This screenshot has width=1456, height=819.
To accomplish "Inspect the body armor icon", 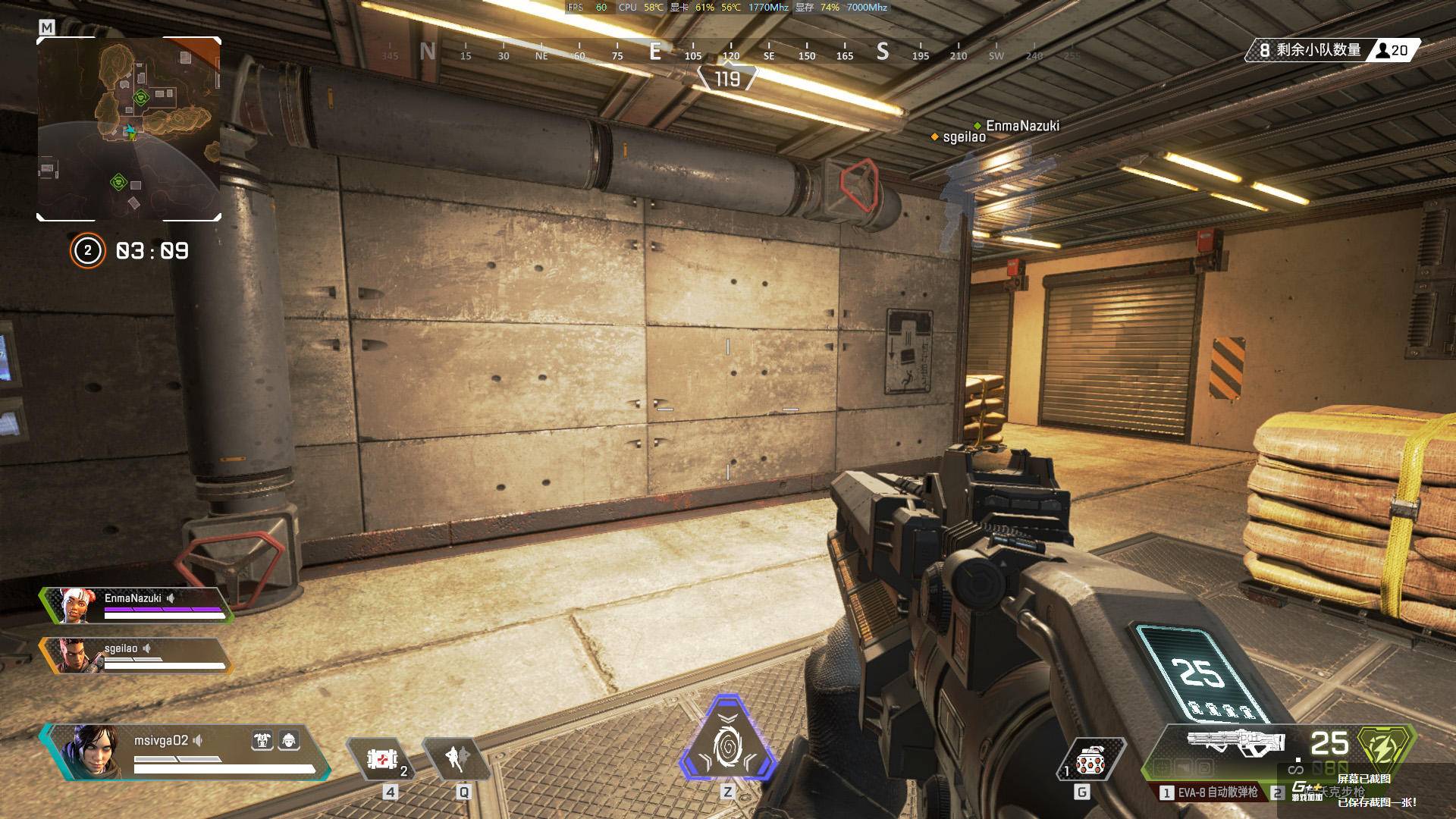I will [262, 741].
